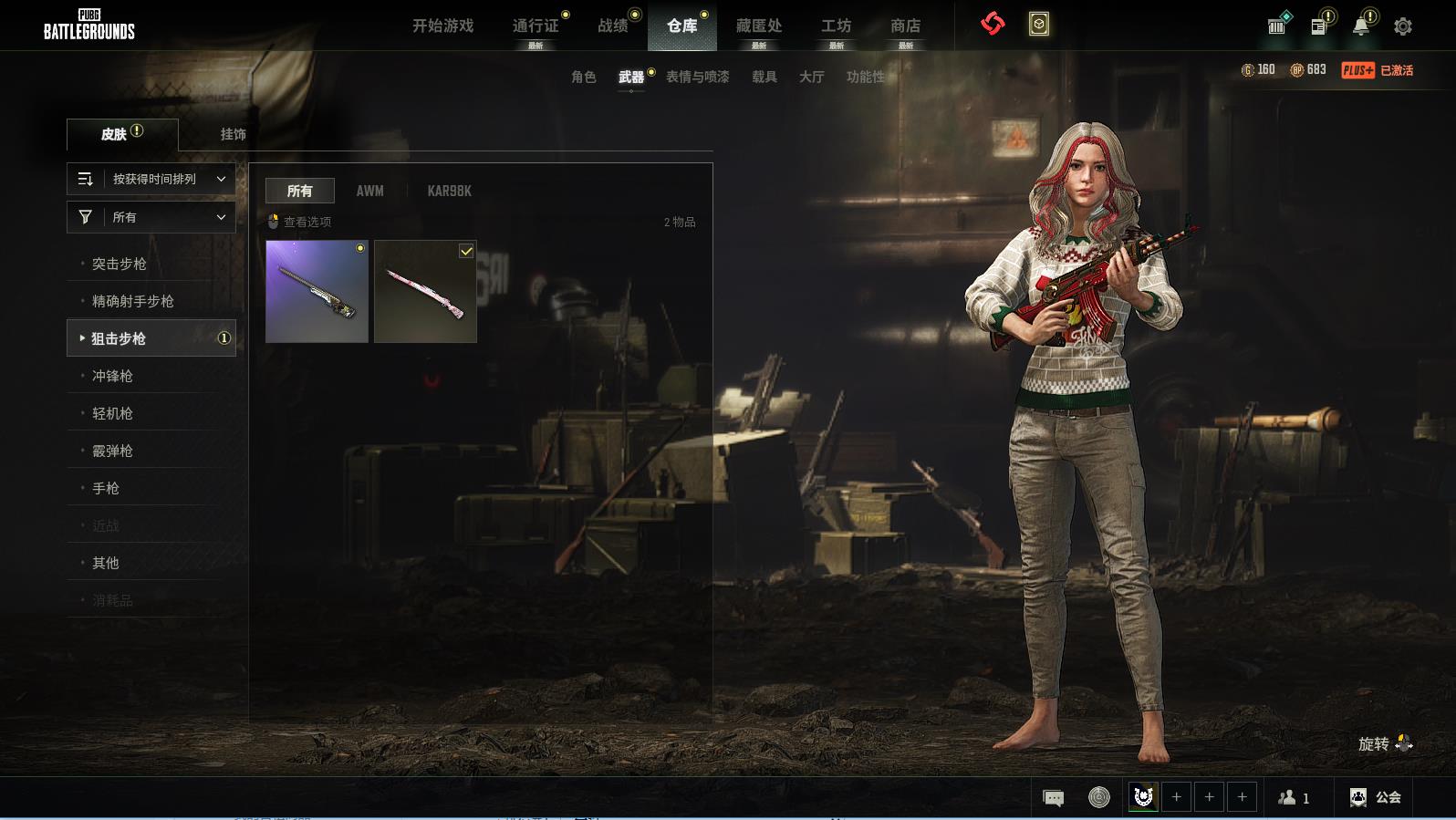This screenshot has height=820, width=1456.
Task: Switch to the 通行证 tab
Action: pyautogui.click(x=536, y=26)
